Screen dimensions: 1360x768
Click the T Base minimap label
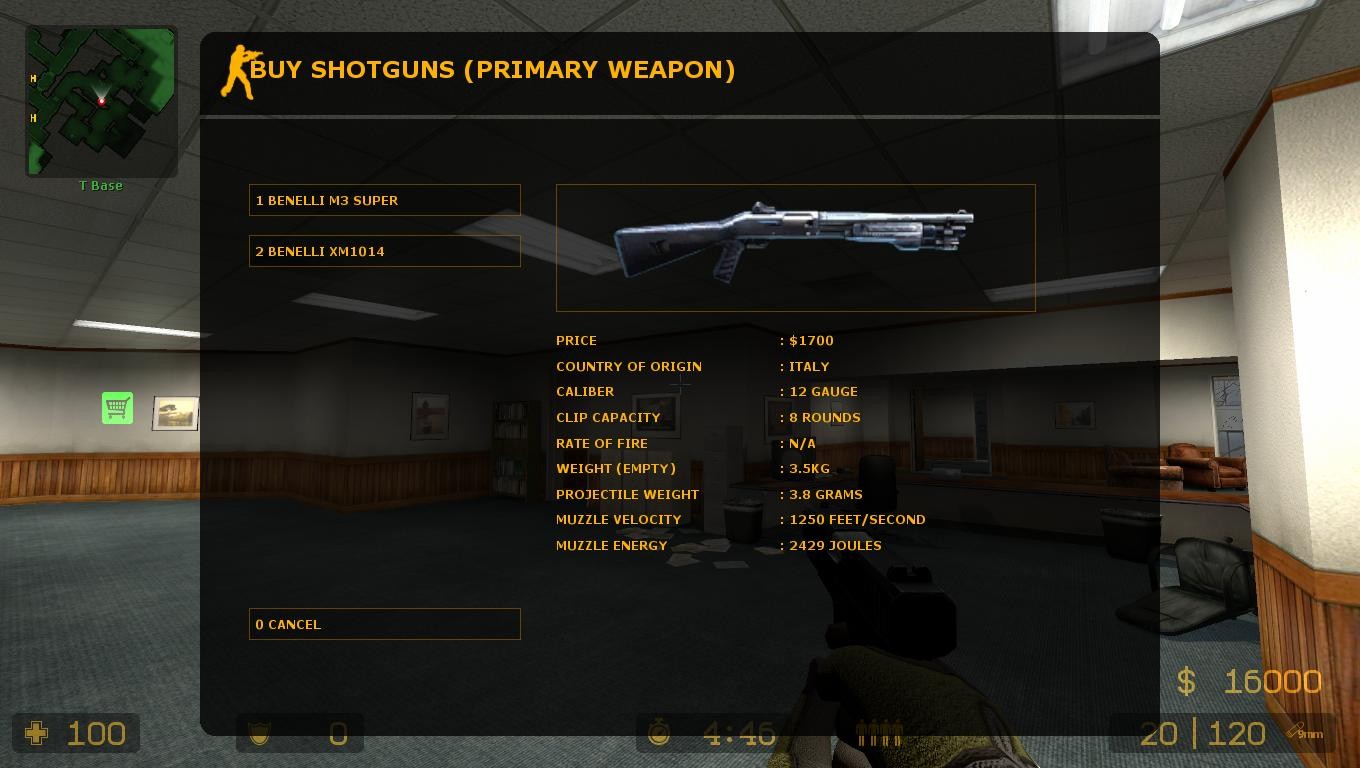coord(100,185)
